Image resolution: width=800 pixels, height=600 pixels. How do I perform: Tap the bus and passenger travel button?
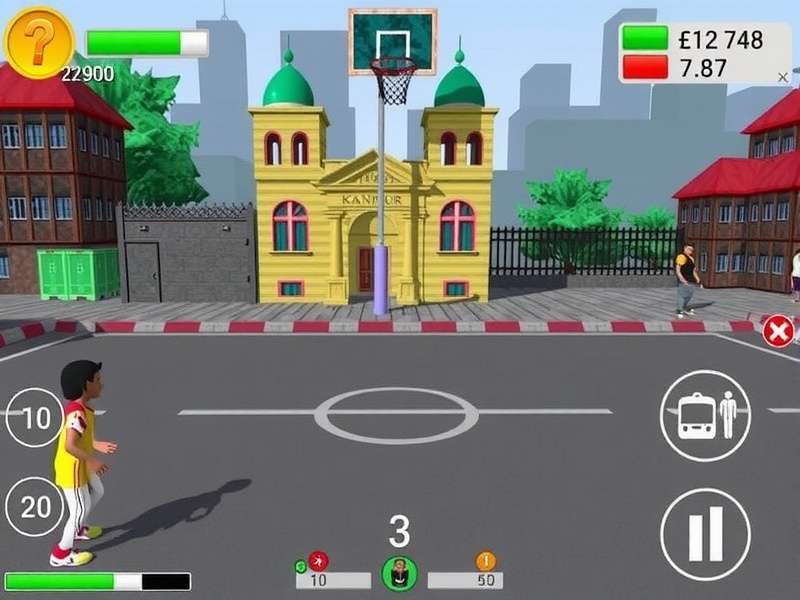click(x=704, y=415)
